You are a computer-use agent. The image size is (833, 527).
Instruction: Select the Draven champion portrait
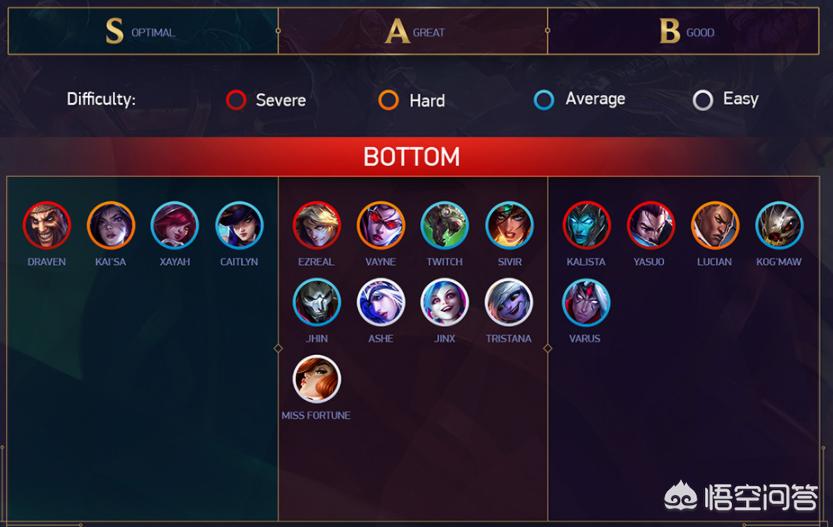point(47,226)
